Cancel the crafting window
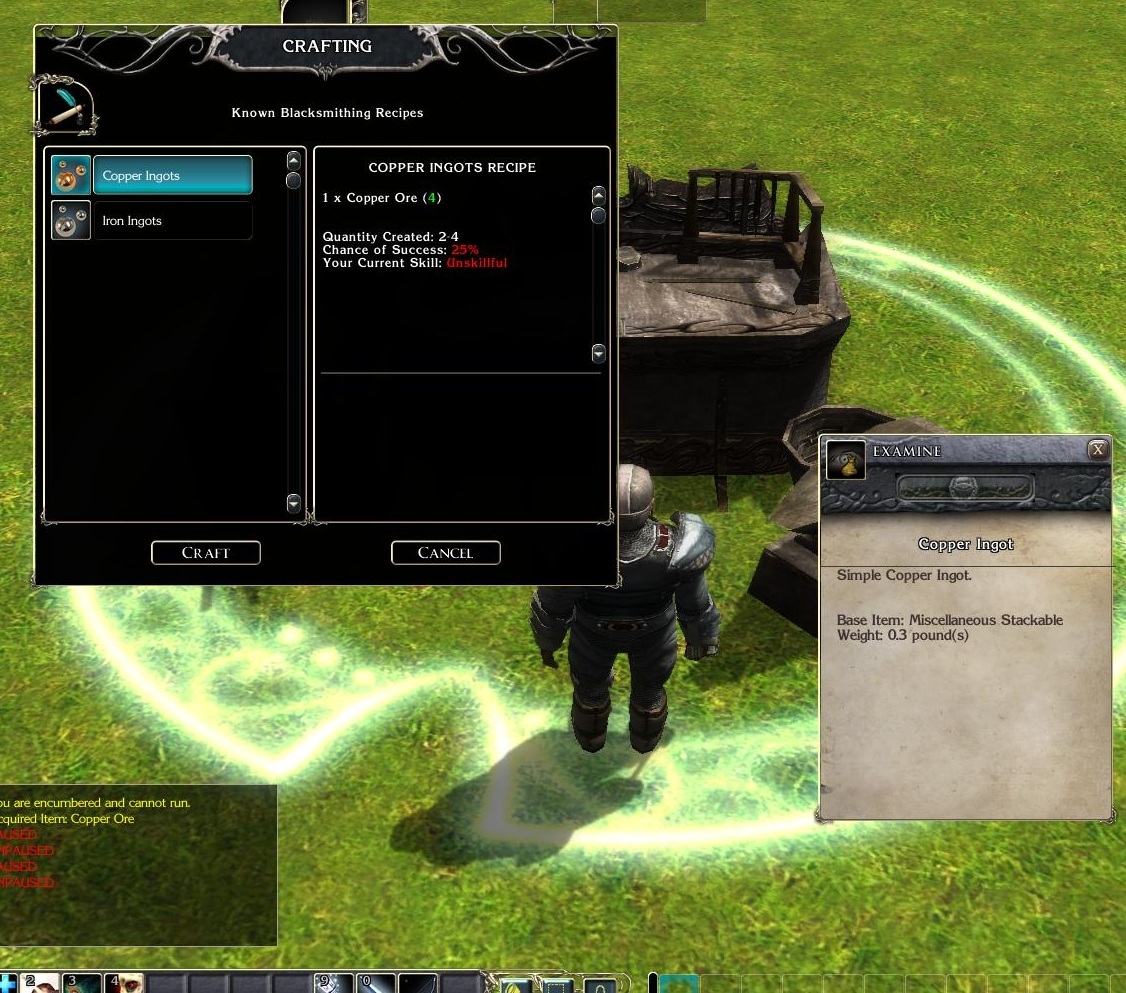The width and height of the screenshot is (1126, 993). click(445, 553)
